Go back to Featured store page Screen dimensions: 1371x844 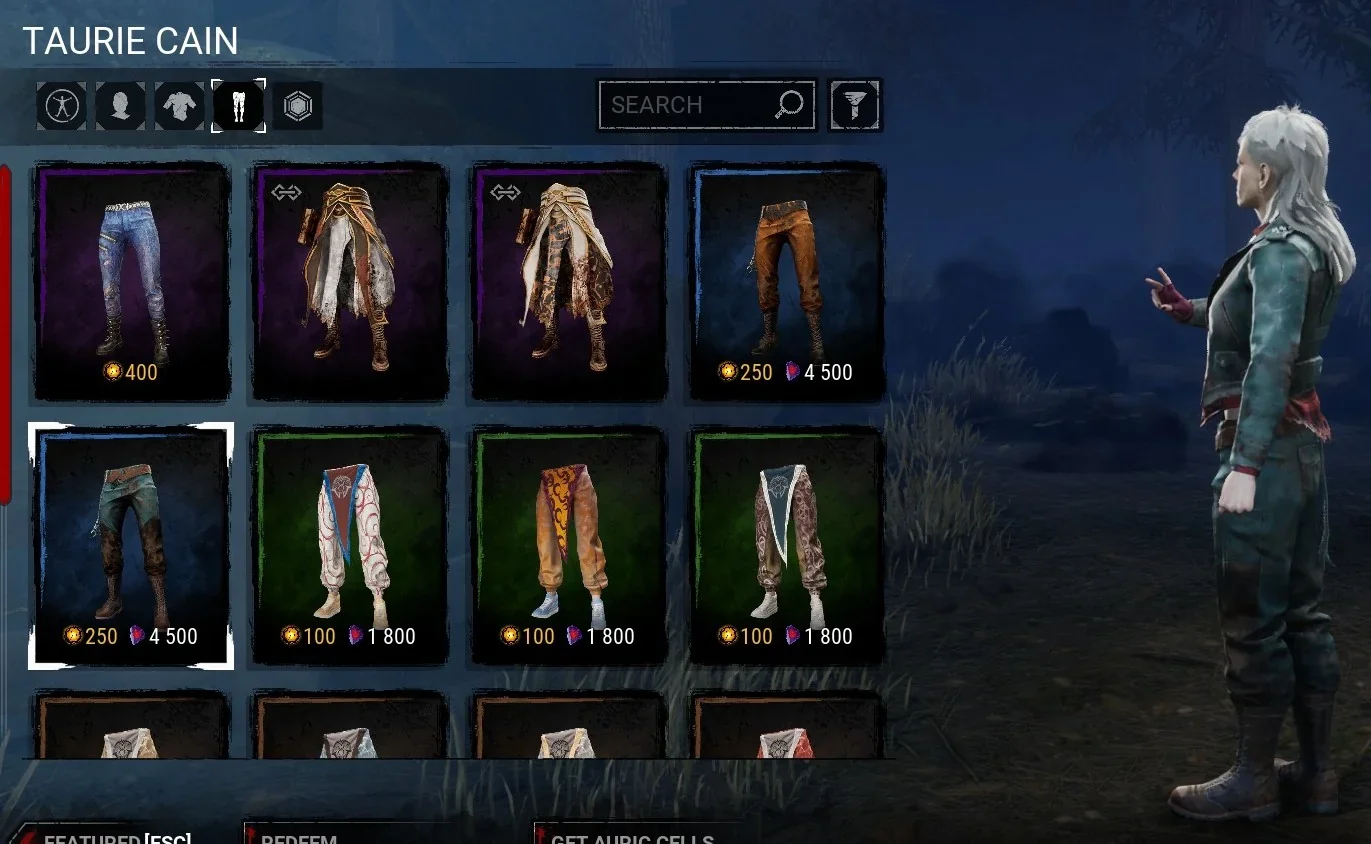(115, 838)
